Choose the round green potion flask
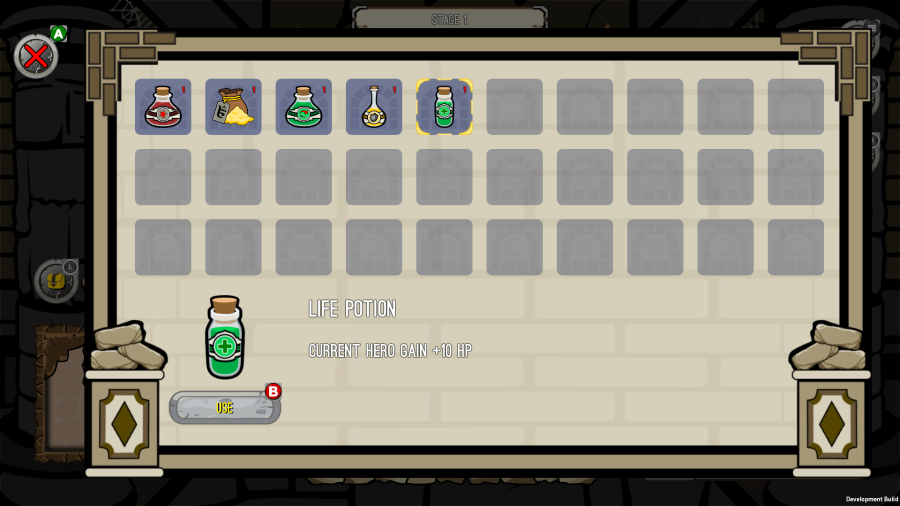The width and height of the screenshot is (900, 506). 303,107
